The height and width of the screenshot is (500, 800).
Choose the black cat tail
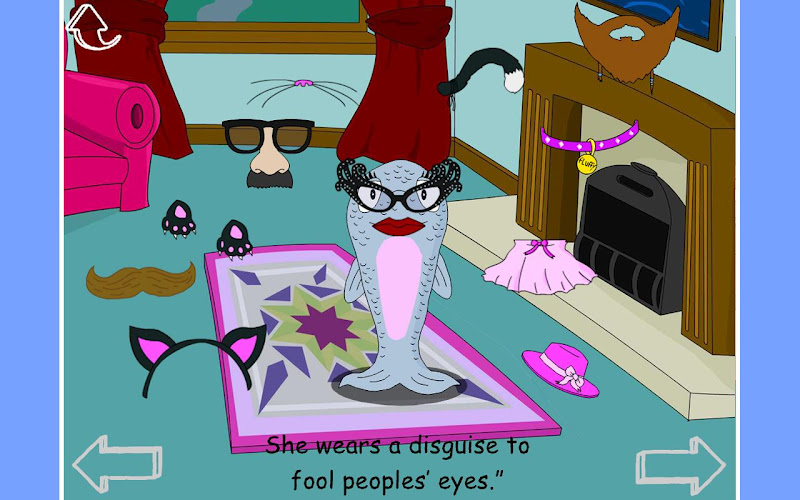(480, 72)
